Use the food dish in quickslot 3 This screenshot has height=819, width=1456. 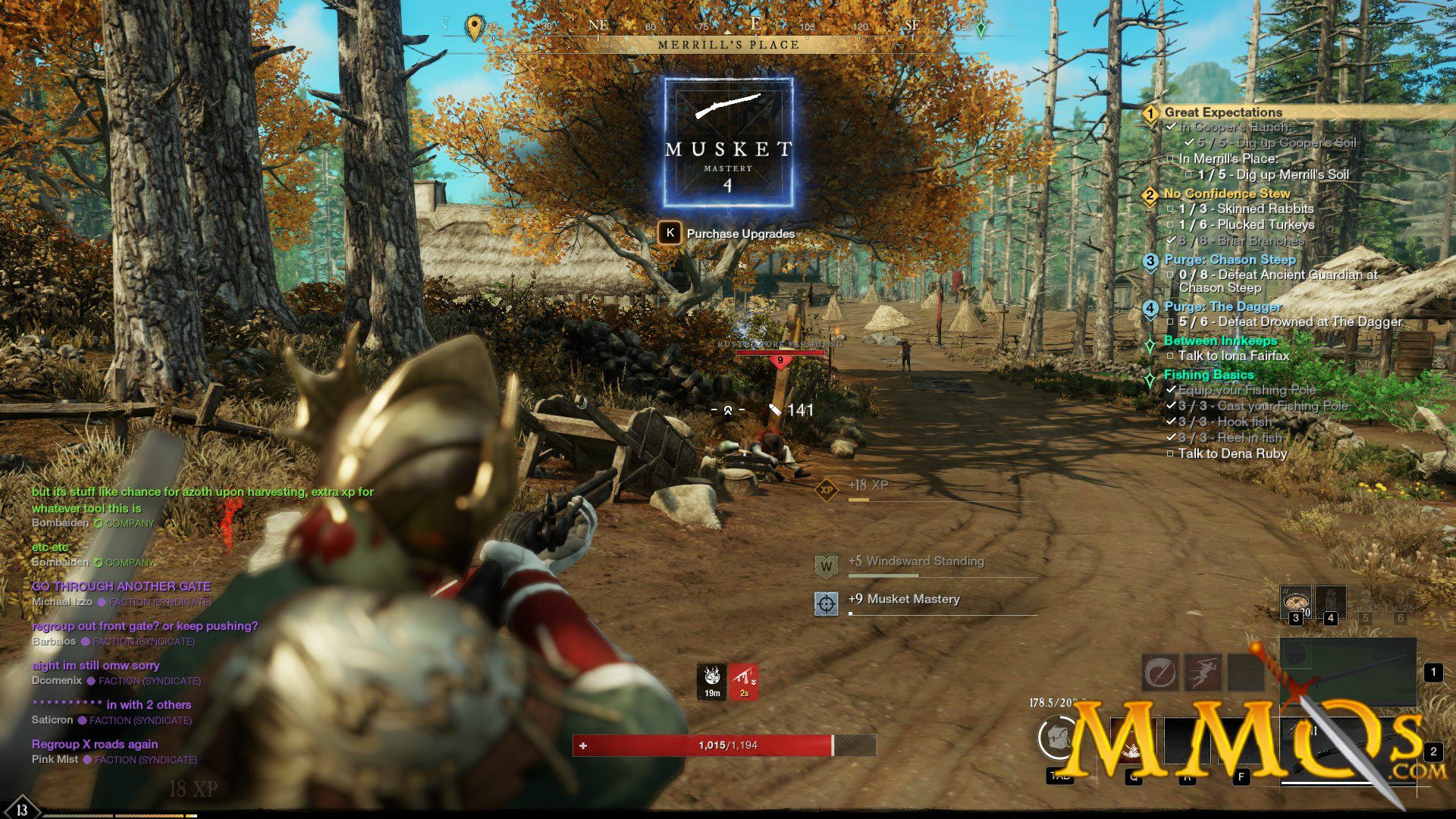pyautogui.click(x=1295, y=602)
